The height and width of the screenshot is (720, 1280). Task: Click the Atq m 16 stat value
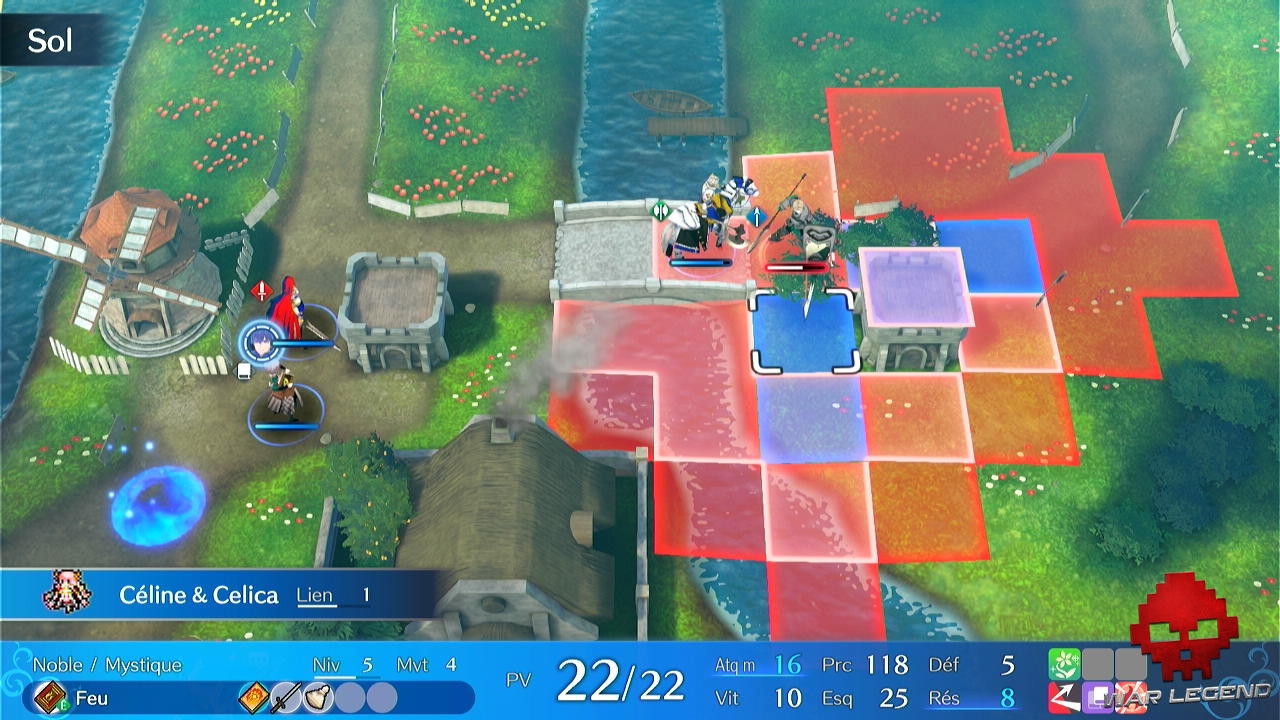pyautogui.click(x=788, y=663)
